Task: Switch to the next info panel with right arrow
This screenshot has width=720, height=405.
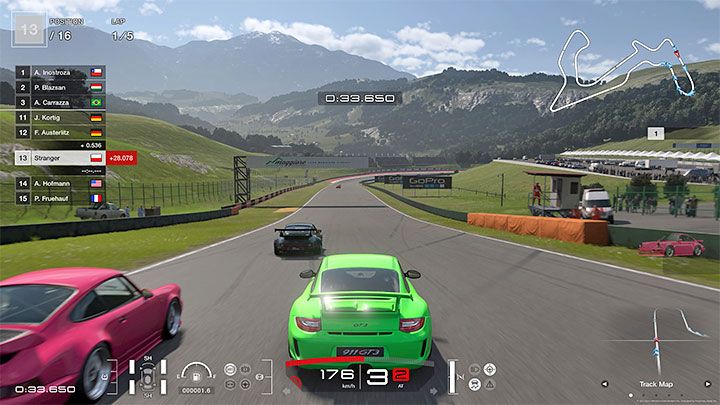Action: click(x=707, y=383)
